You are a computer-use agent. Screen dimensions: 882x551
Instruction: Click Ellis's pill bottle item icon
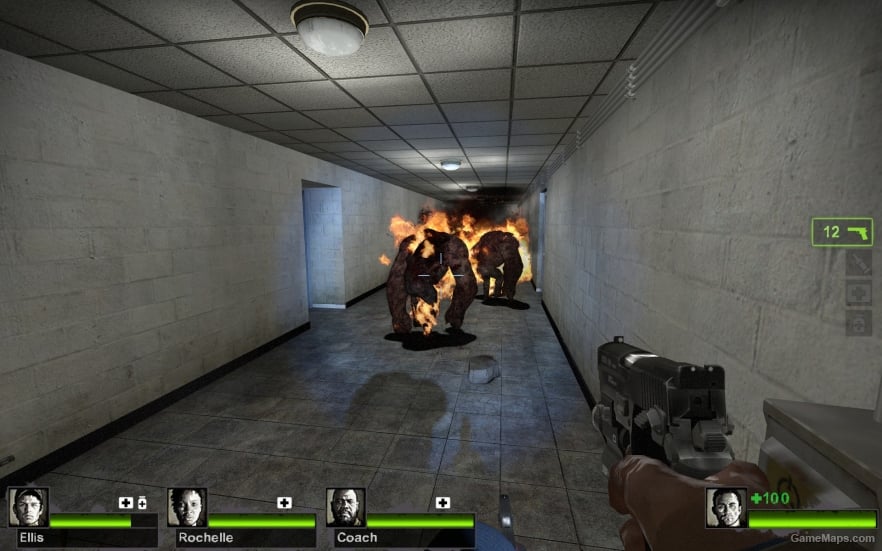click(x=141, y=502)
